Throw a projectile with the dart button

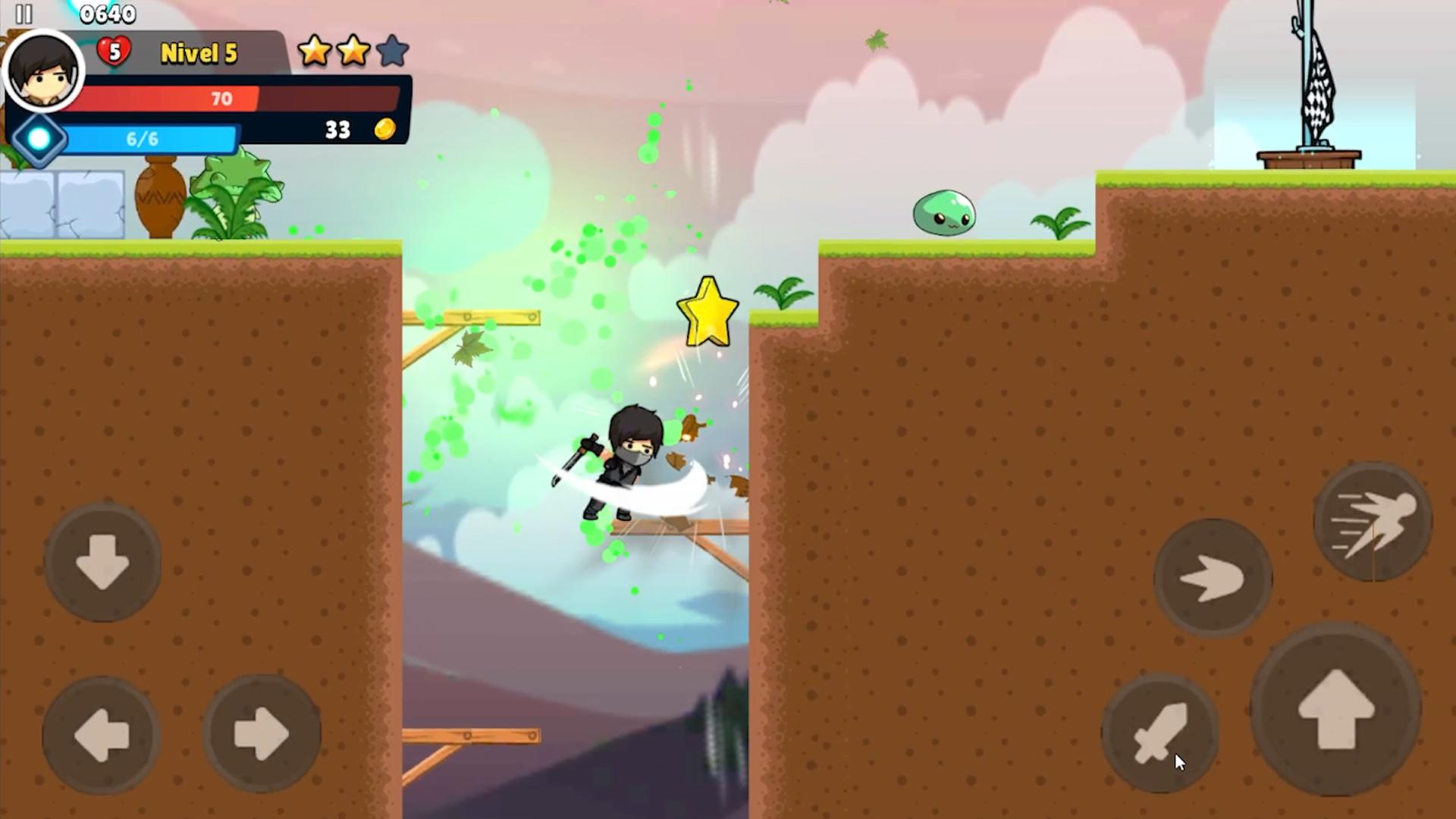pos(1213,578)
